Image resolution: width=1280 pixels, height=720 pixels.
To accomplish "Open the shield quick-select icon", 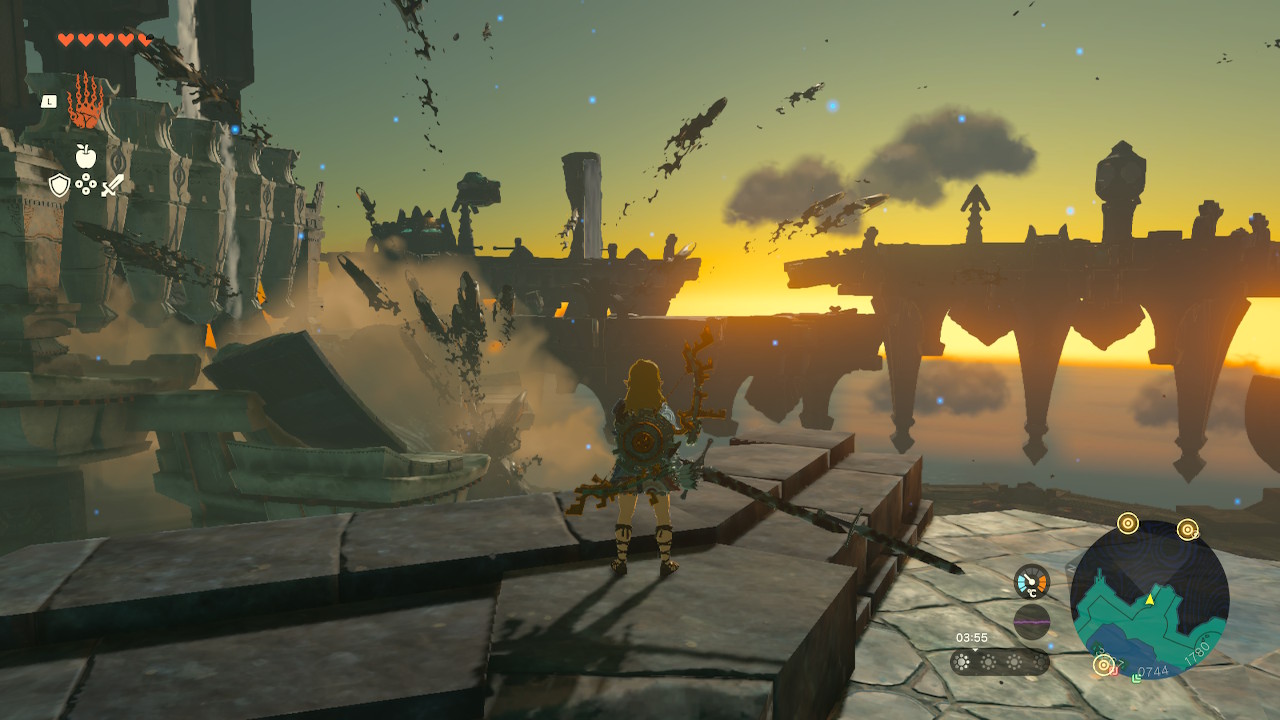I will tap(60, 185).
